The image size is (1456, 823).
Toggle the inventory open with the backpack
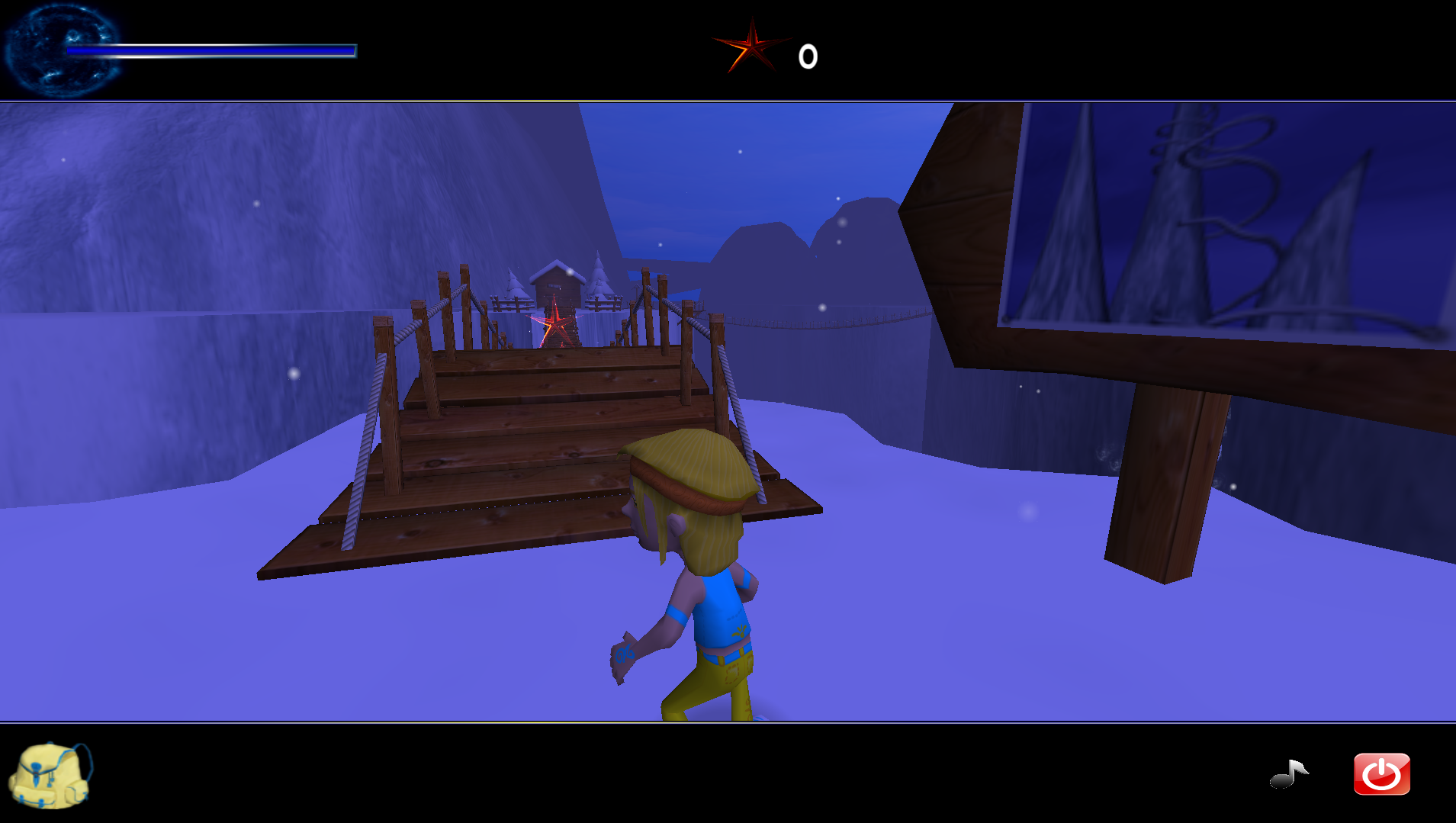pyautogui.click(x=50, y=774)
